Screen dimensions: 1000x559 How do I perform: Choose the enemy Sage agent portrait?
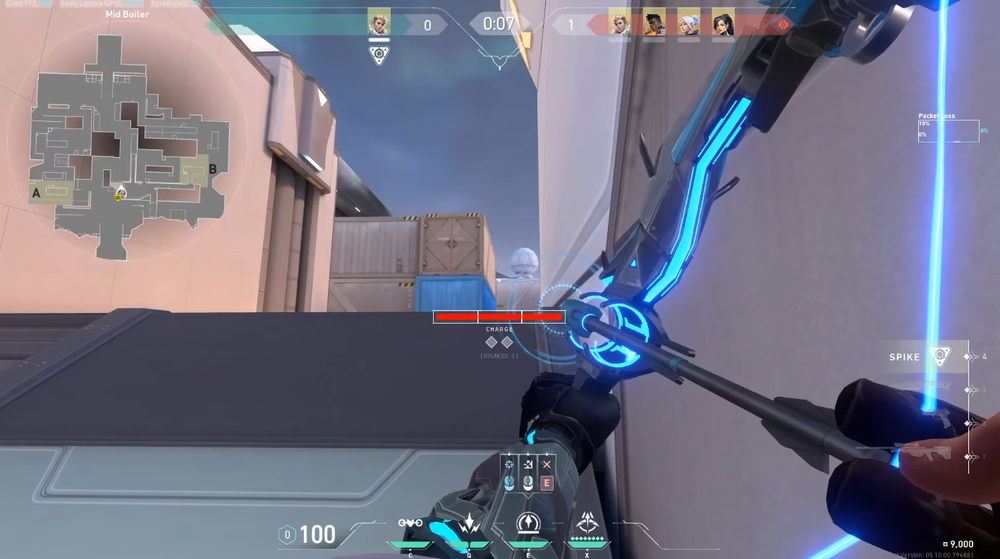[723, 23]
